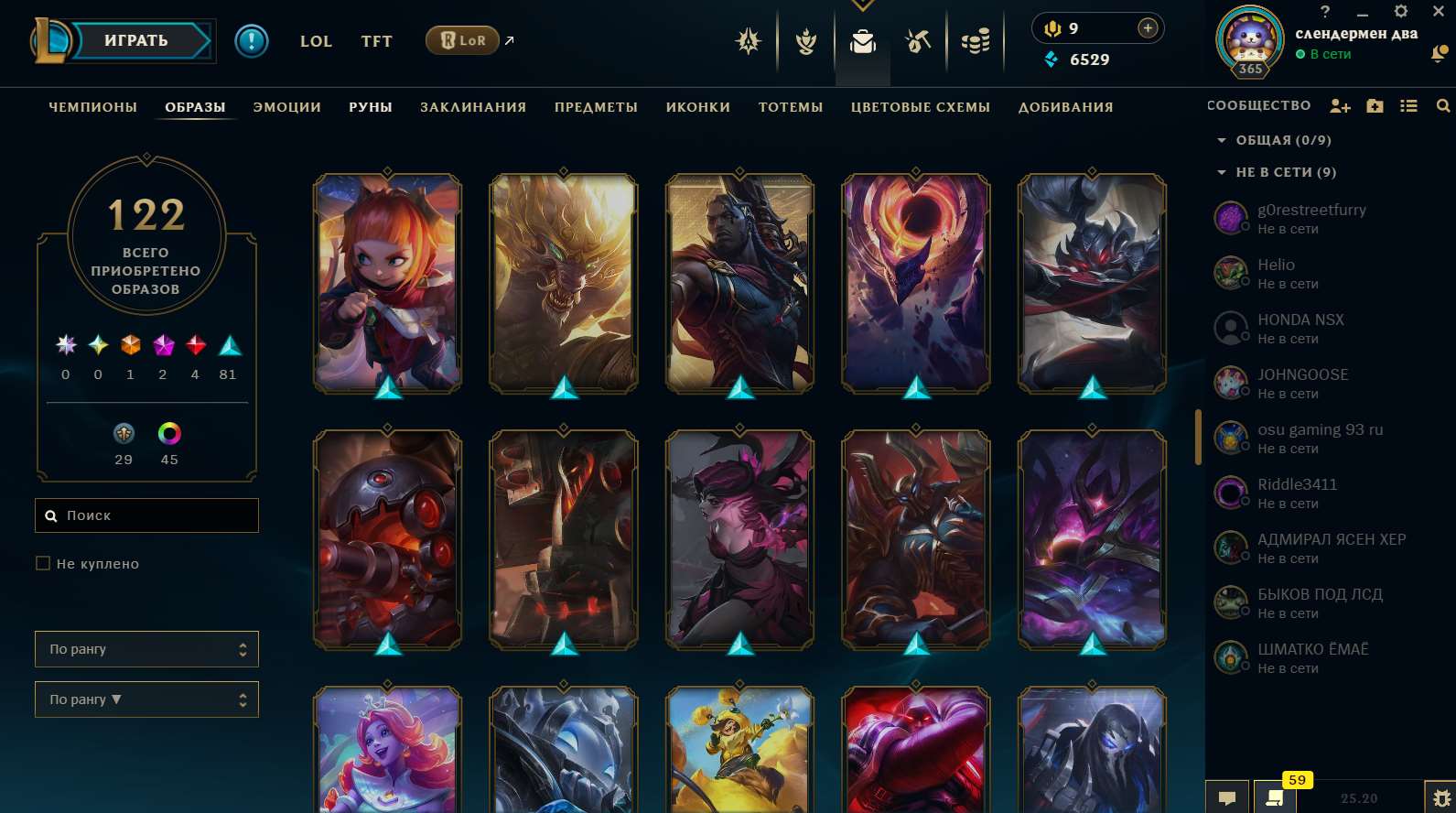Enable the Не куплено checkbox
1456x813 pixels.
tap(43, 563)
